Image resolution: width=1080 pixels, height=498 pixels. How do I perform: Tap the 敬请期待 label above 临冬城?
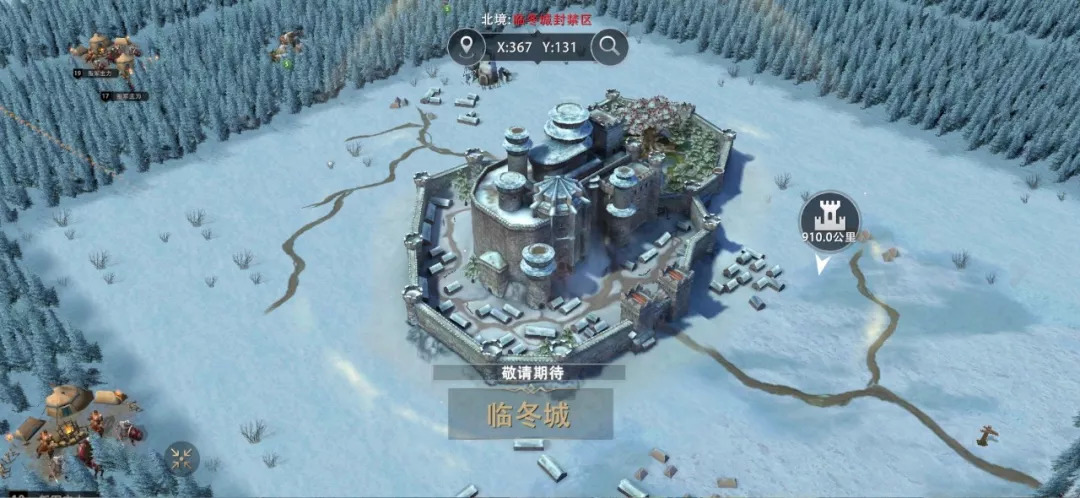point(528,372)
